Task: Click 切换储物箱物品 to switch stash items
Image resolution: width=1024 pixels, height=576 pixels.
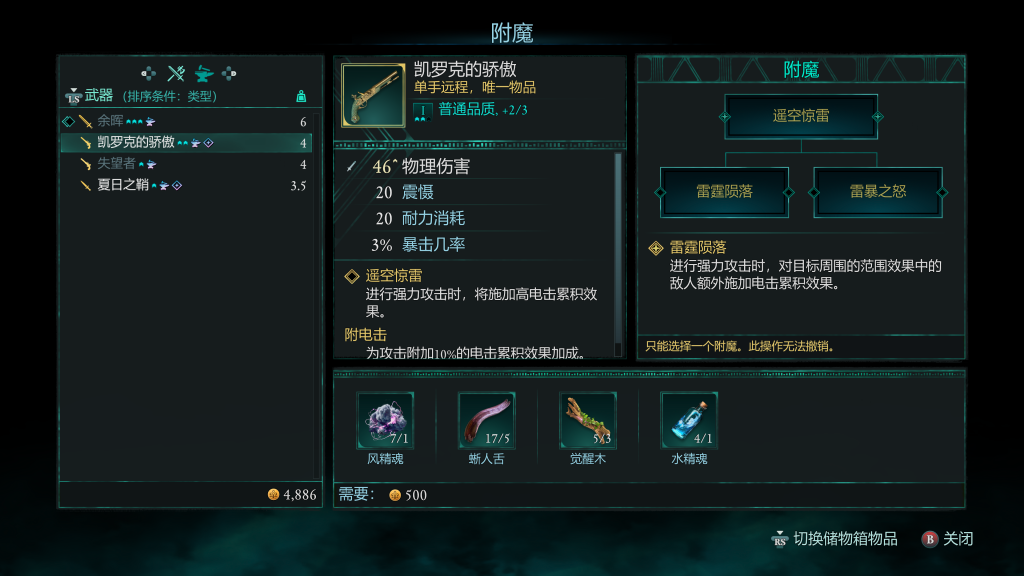Action: 834,539
